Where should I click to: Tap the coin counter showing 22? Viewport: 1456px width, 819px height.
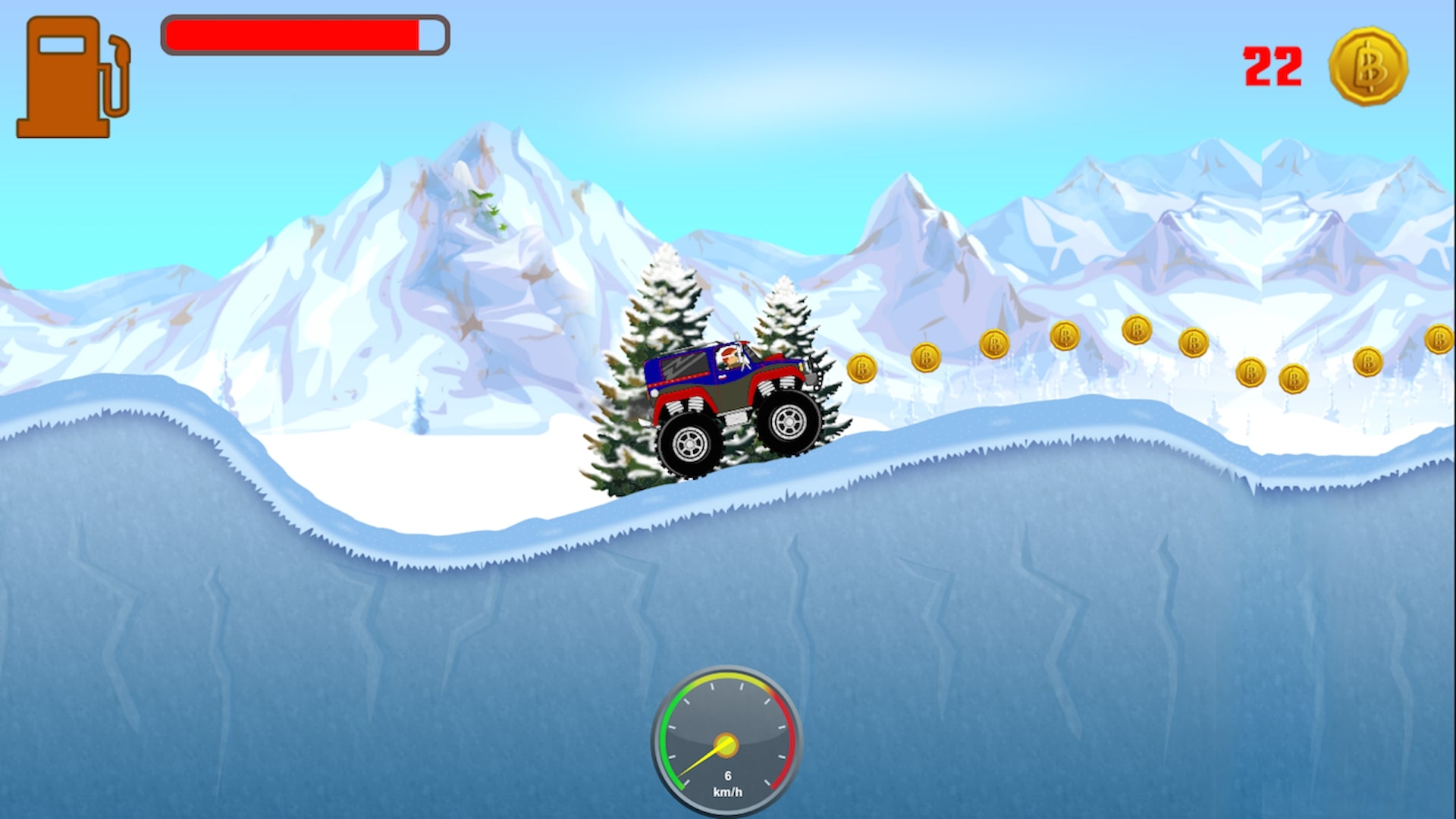coord(1274,67)
